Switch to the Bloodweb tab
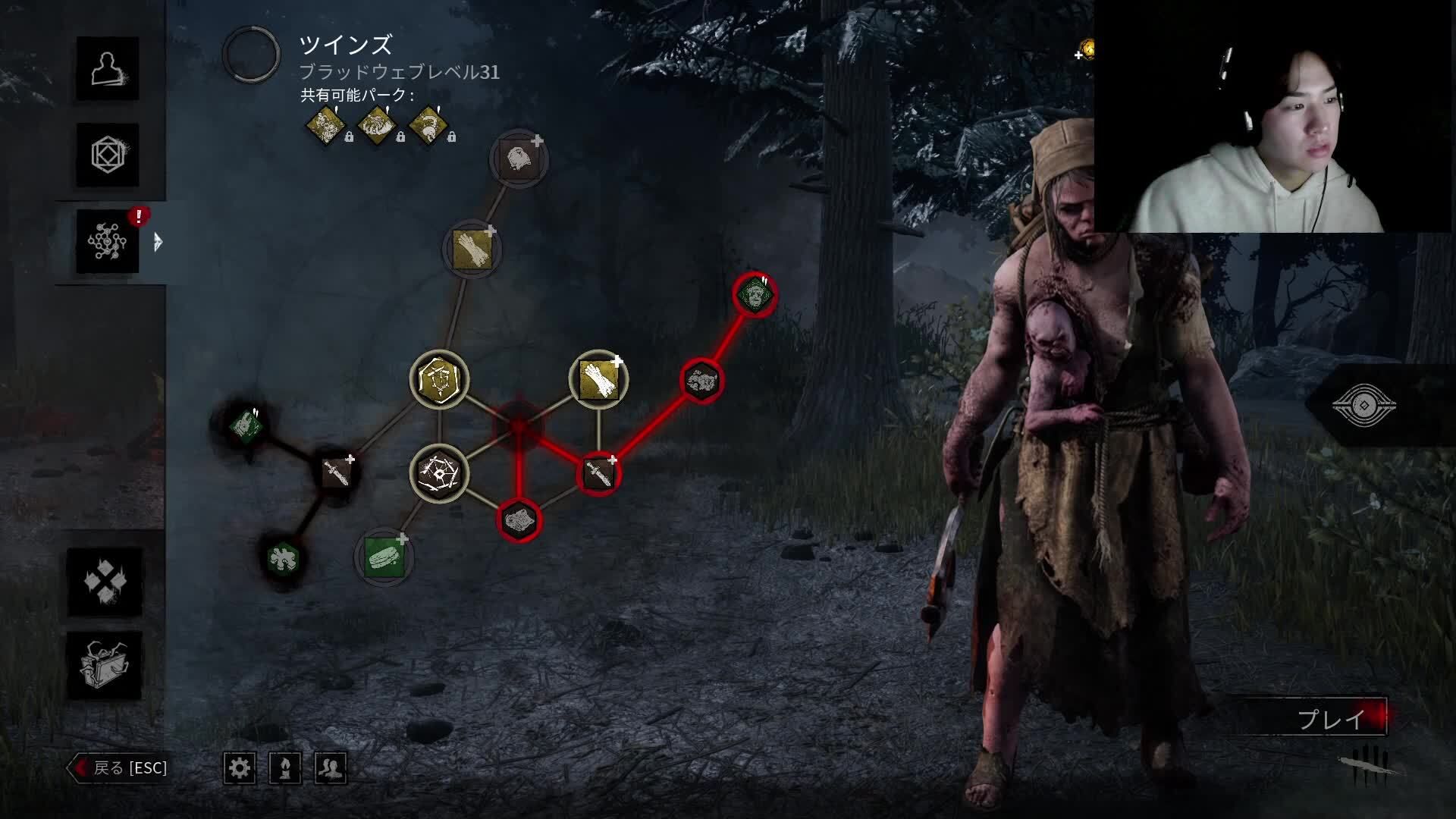The image size is (1456, 819). (107, 242)
